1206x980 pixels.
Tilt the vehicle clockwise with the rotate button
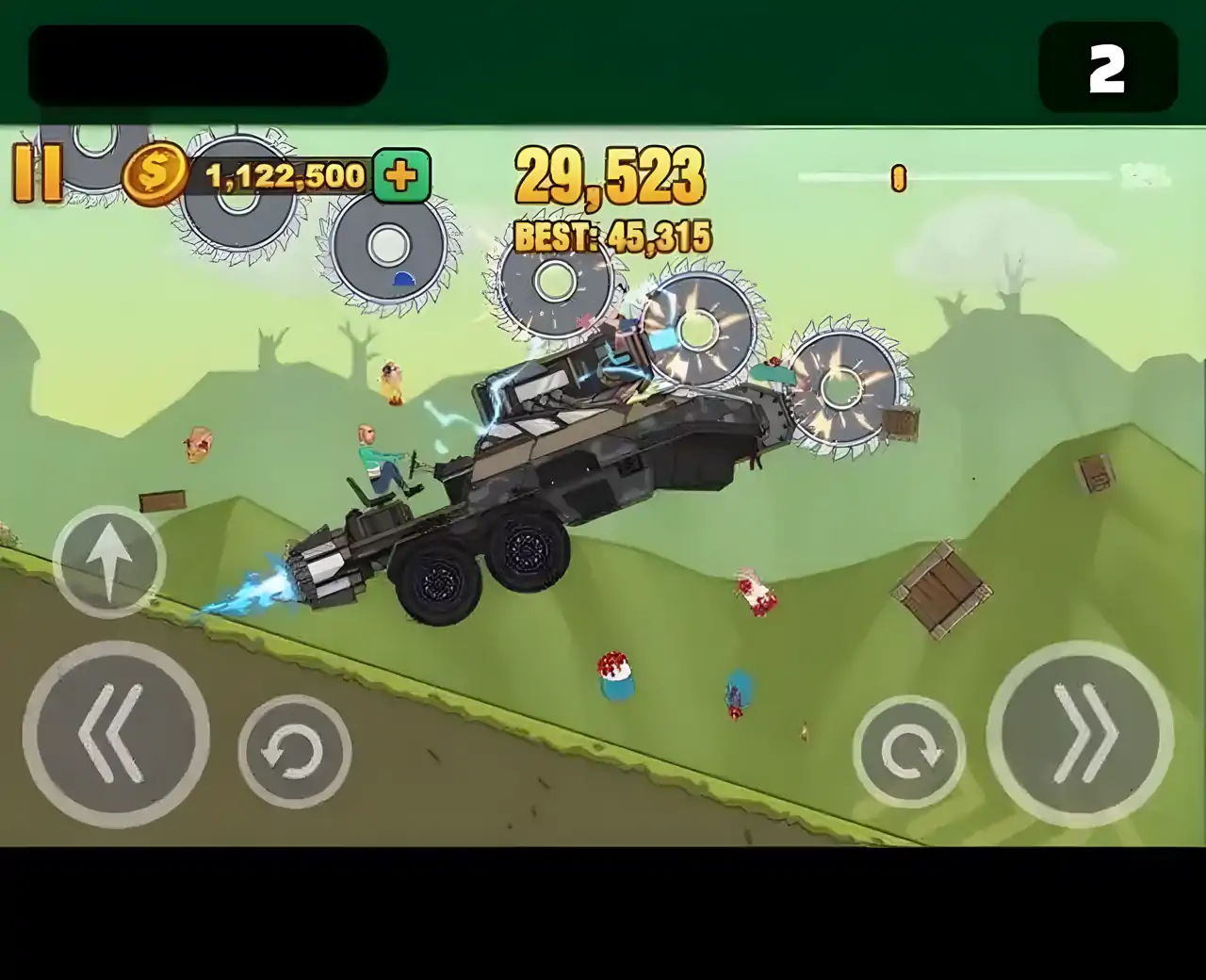click(909, 752)
